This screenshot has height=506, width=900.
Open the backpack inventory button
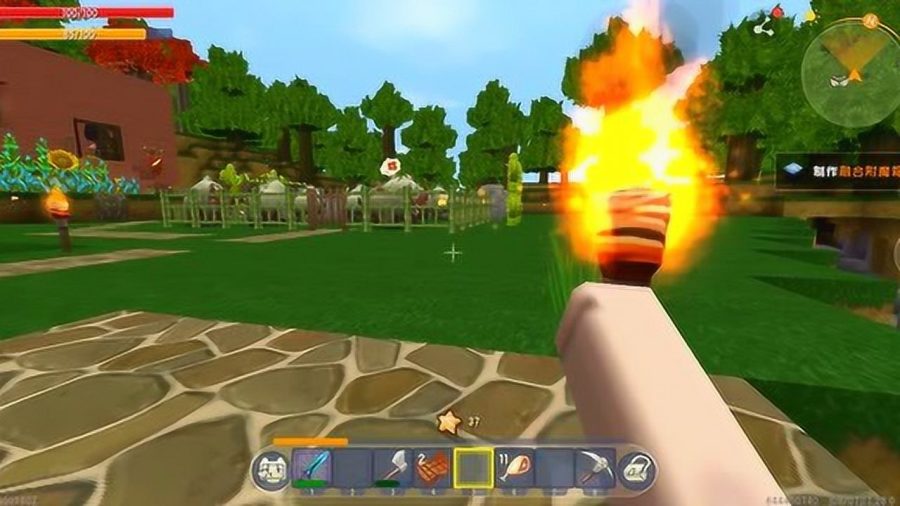tap(636, 469)
